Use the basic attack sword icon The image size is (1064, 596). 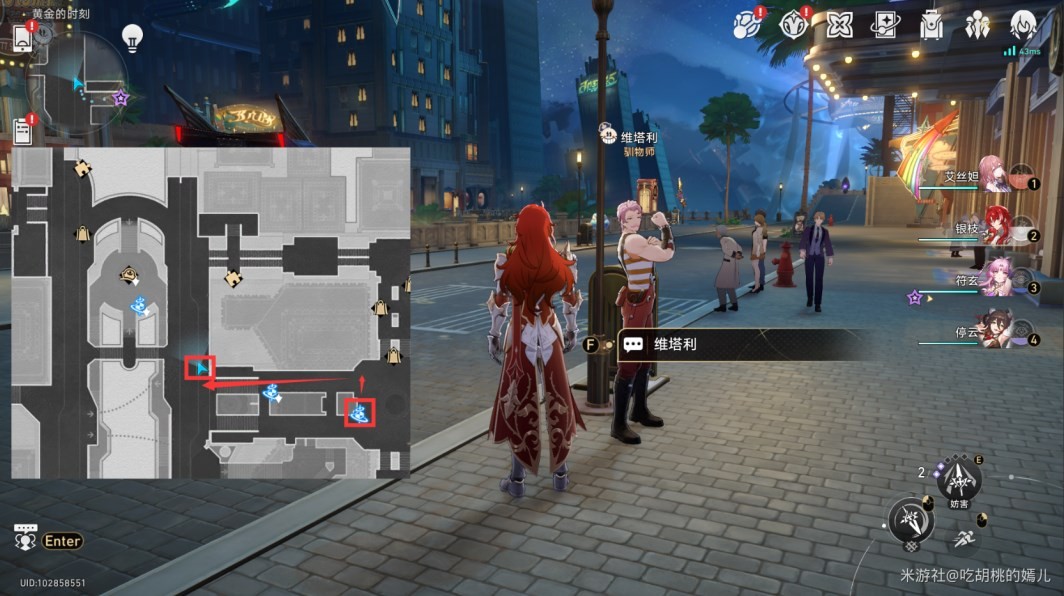[x=911, y=521]
